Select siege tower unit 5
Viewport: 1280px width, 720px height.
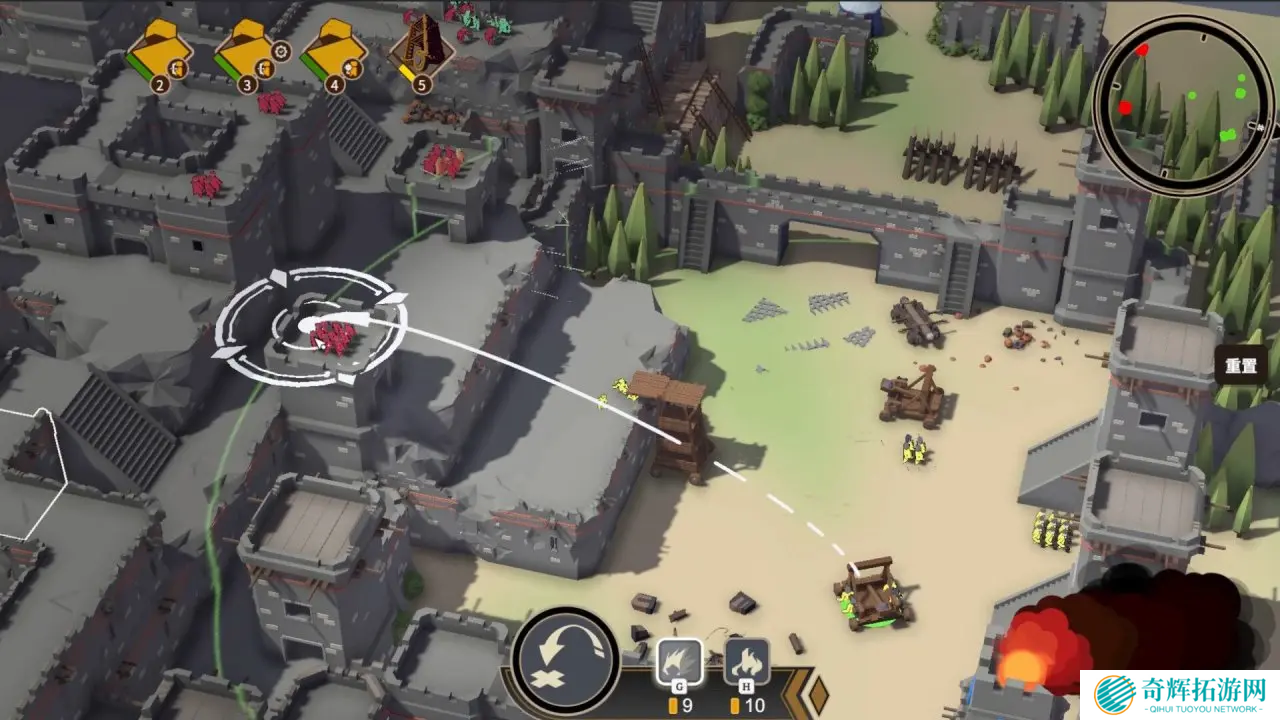coord(421,46)
